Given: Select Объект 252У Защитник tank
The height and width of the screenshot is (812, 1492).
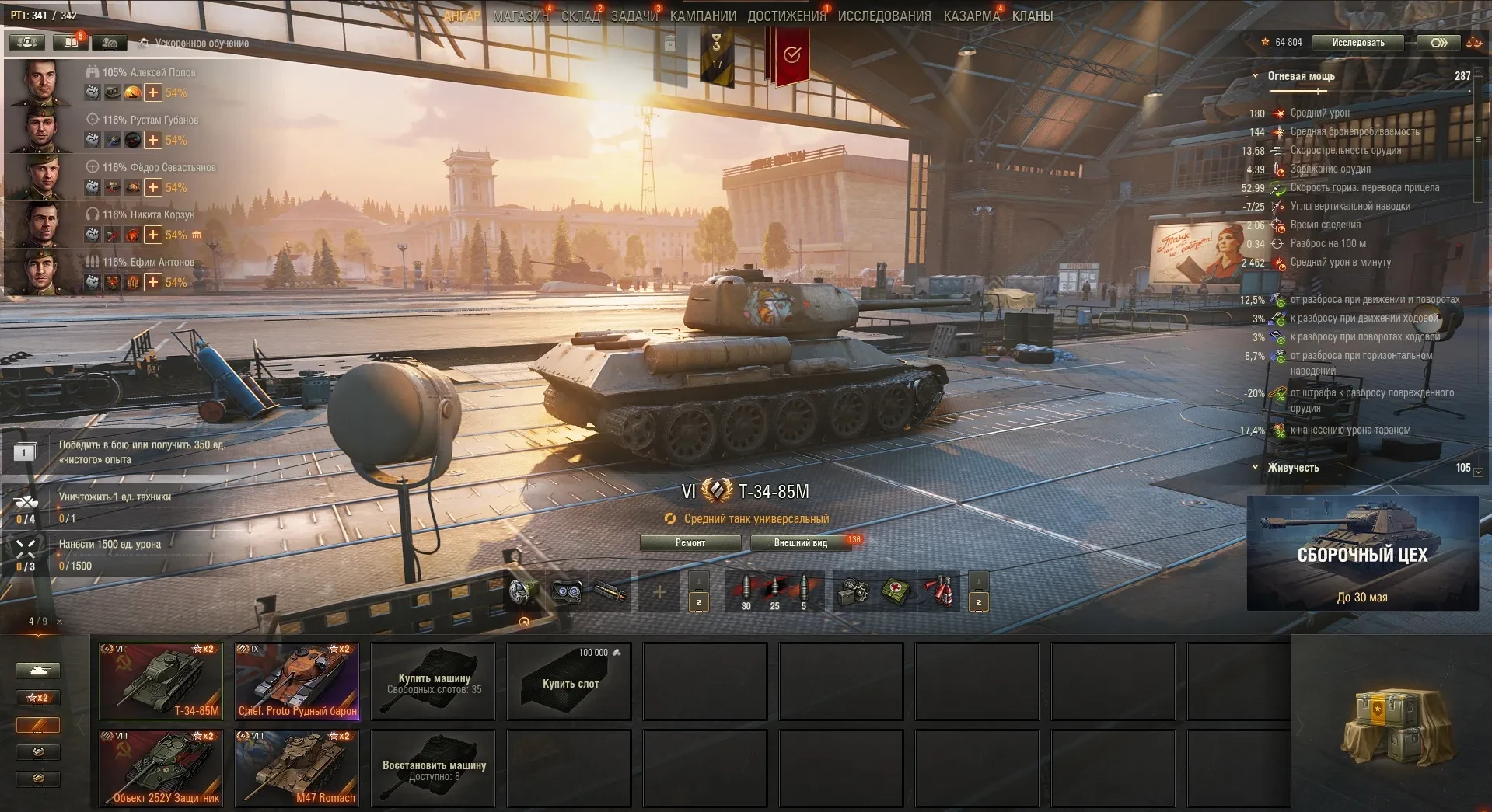Looking at the screenshot, I should point(161,768).
